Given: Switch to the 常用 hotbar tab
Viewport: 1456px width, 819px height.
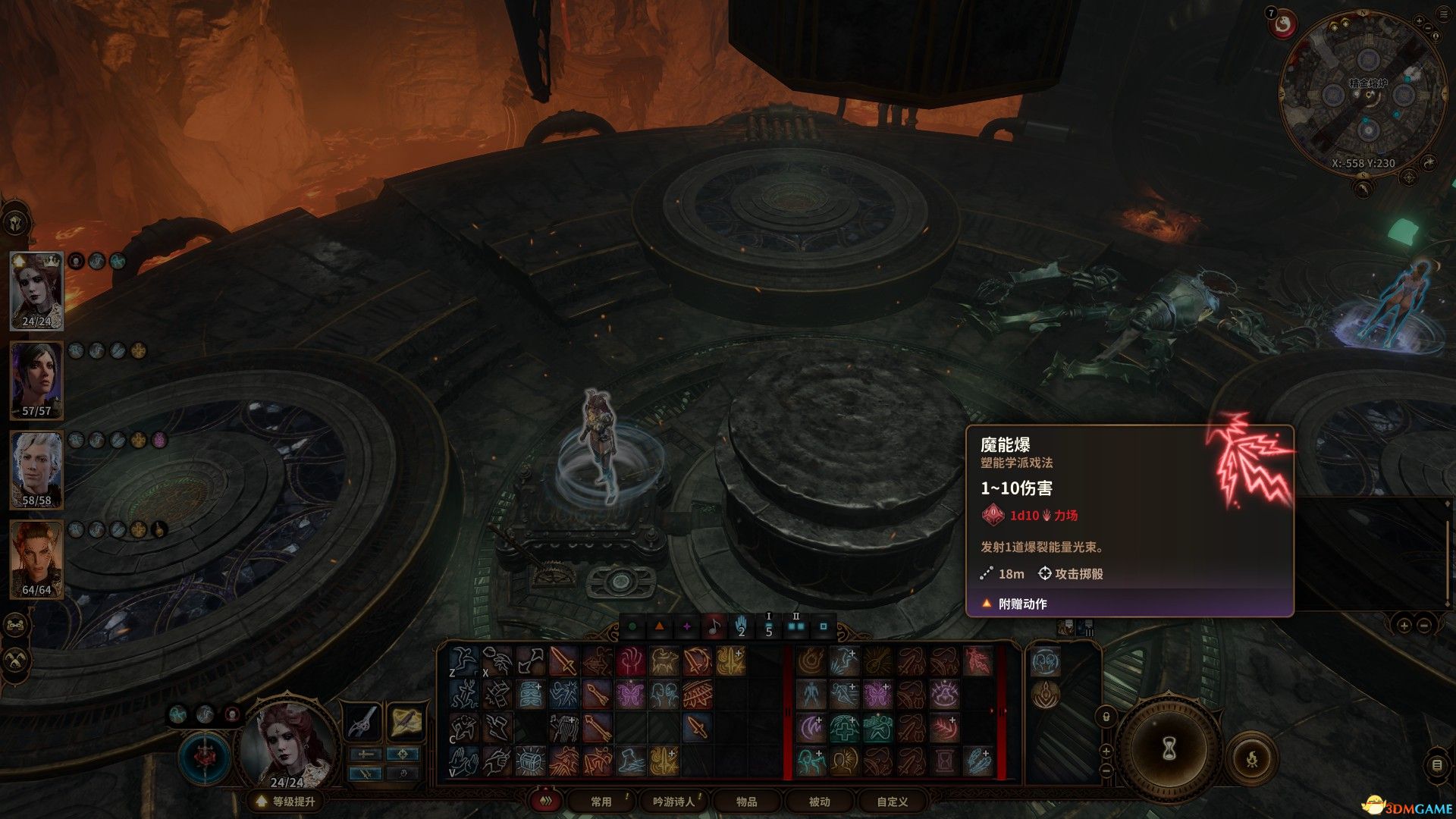Looking at the screenshot, I should click(x=601, y=802).
